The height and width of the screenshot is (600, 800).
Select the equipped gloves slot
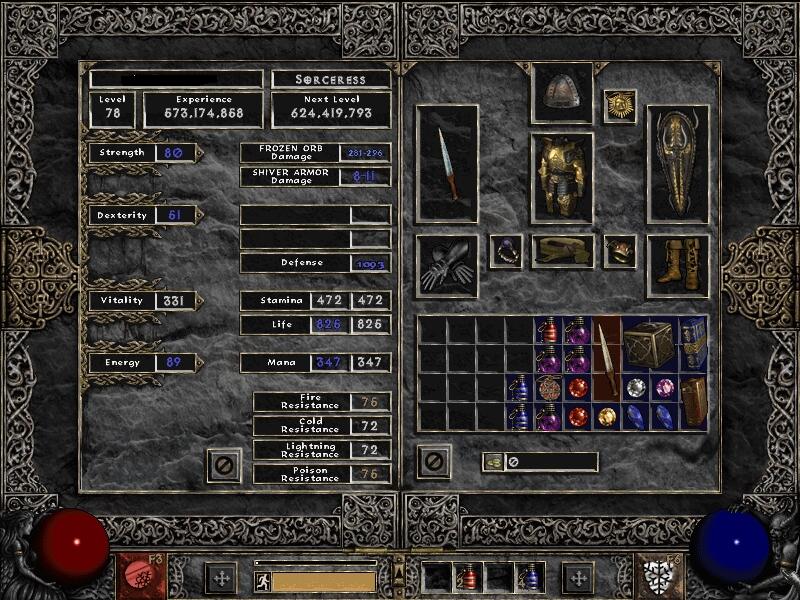[x=447, y=266]
